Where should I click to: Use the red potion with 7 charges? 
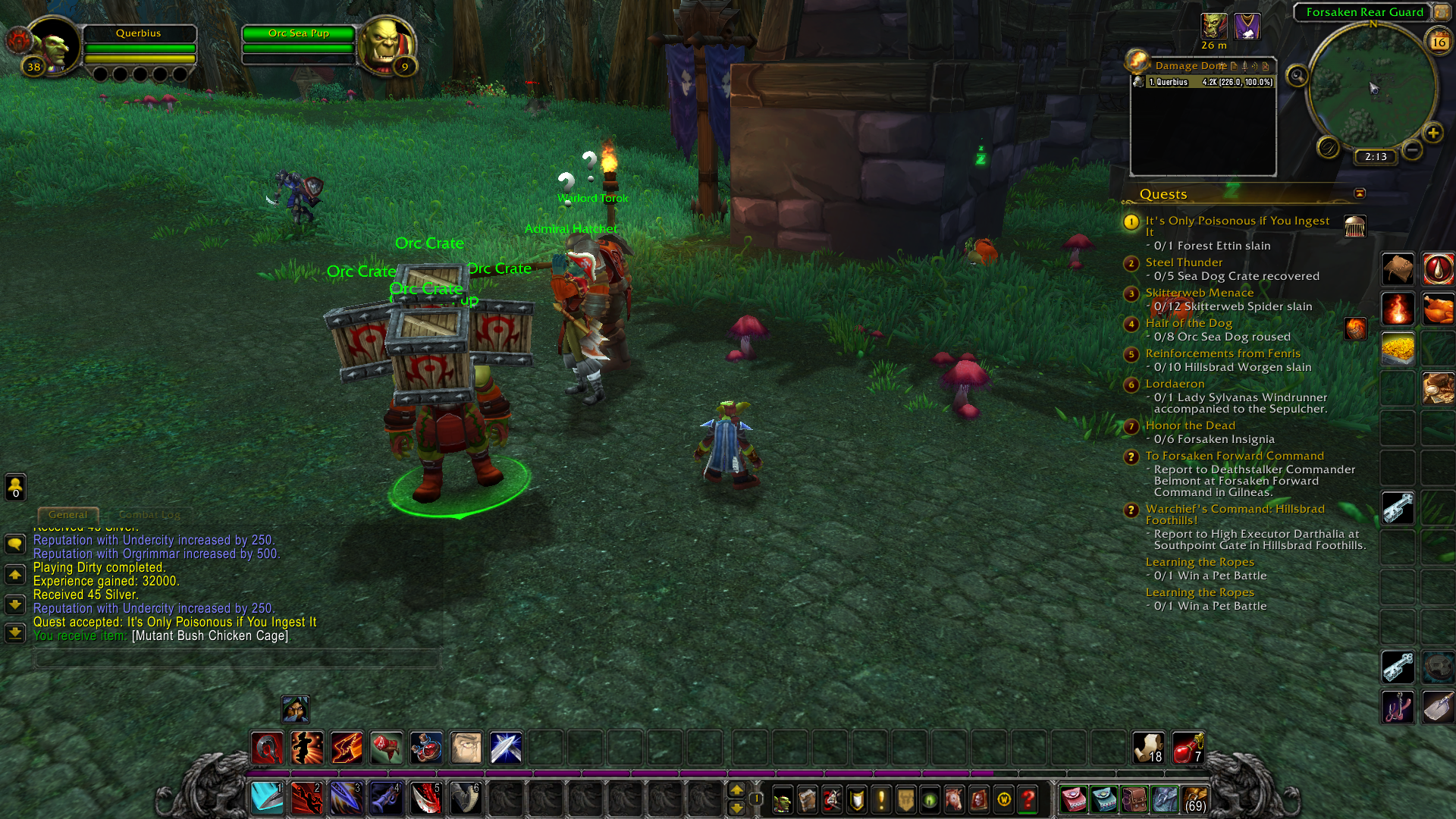click(1188, 747)
